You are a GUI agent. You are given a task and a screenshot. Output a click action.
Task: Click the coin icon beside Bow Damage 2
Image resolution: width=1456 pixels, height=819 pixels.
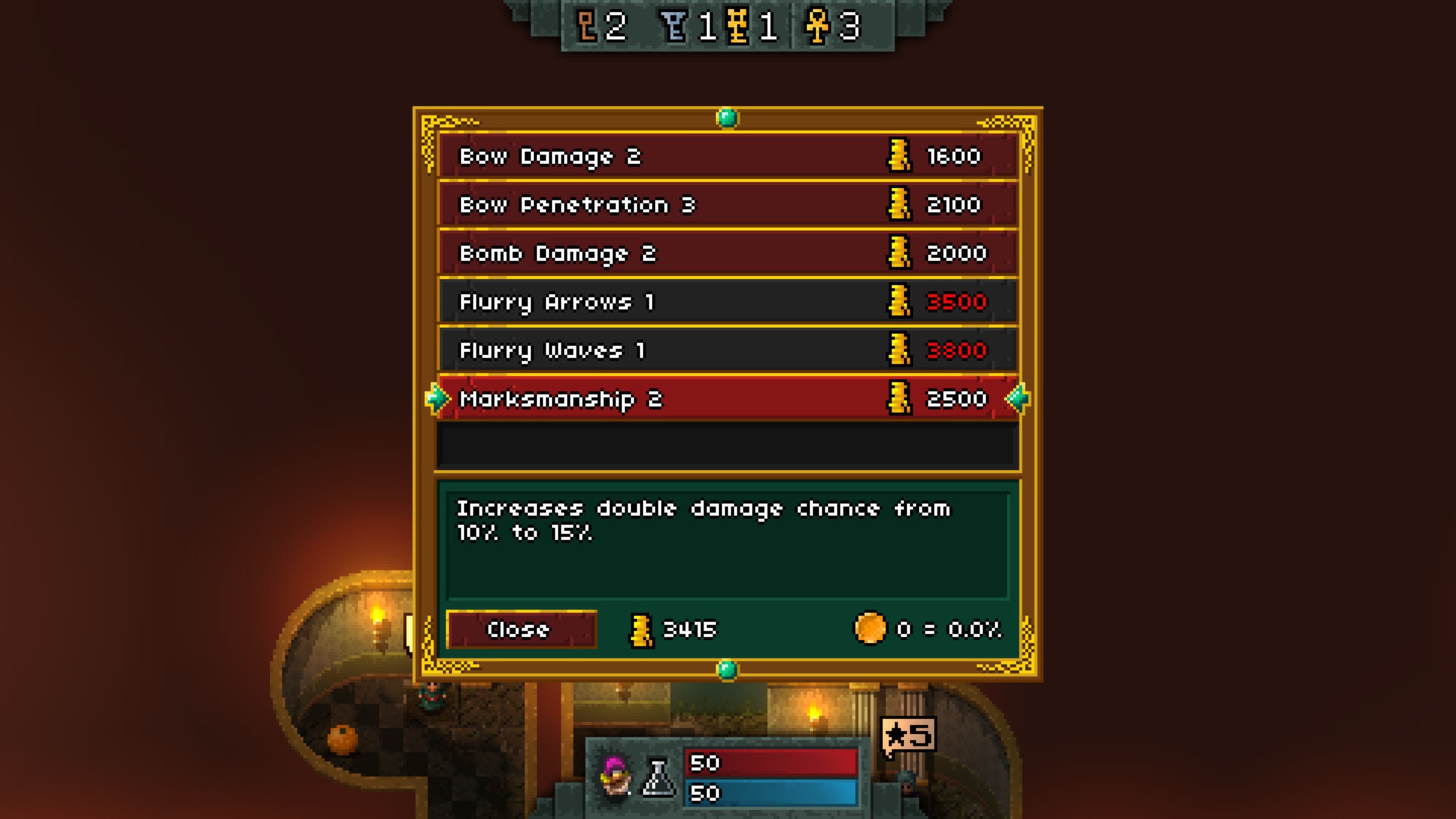(x=899, y=156)
